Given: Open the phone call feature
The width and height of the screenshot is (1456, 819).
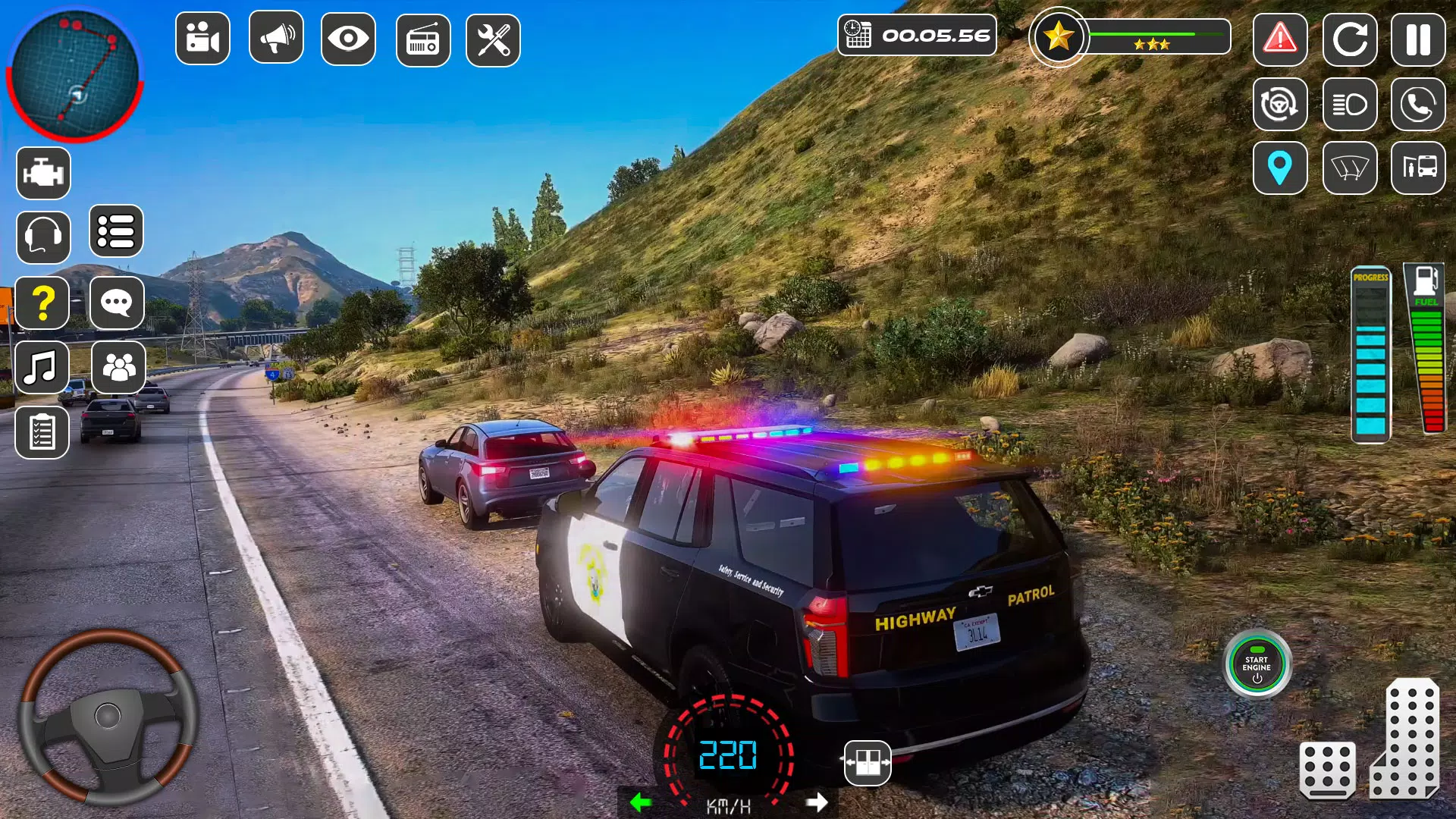Looking at the screenshot, I should 1420,105.
